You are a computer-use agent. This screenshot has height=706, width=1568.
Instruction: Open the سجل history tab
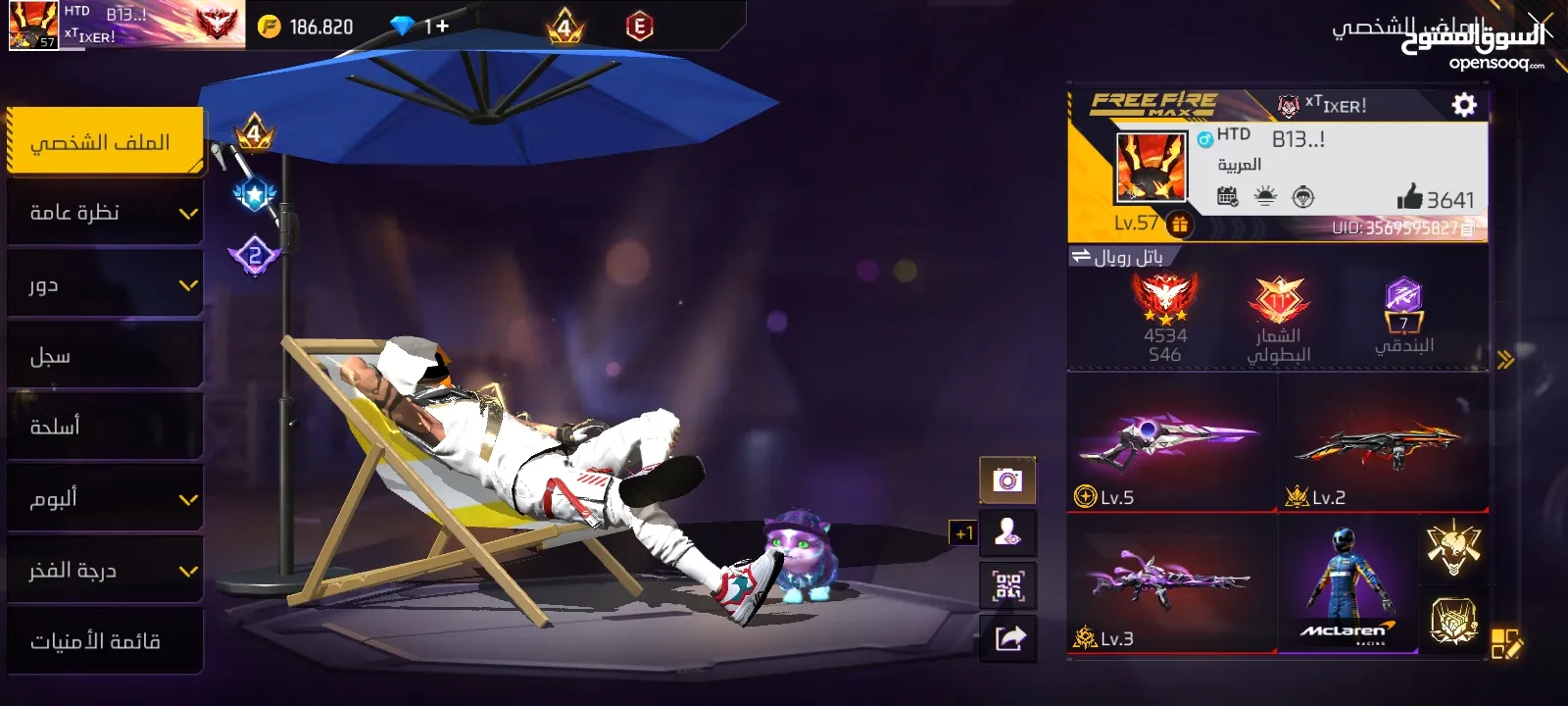tap(104, 356)
